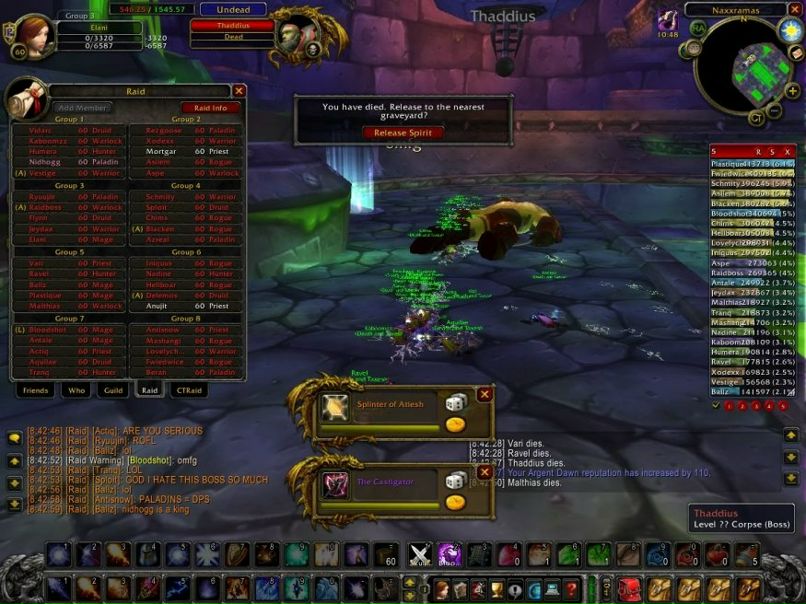Switch to the Who tab
The height and width of the screenshot is (604, 806).
[x=76, y=390]
